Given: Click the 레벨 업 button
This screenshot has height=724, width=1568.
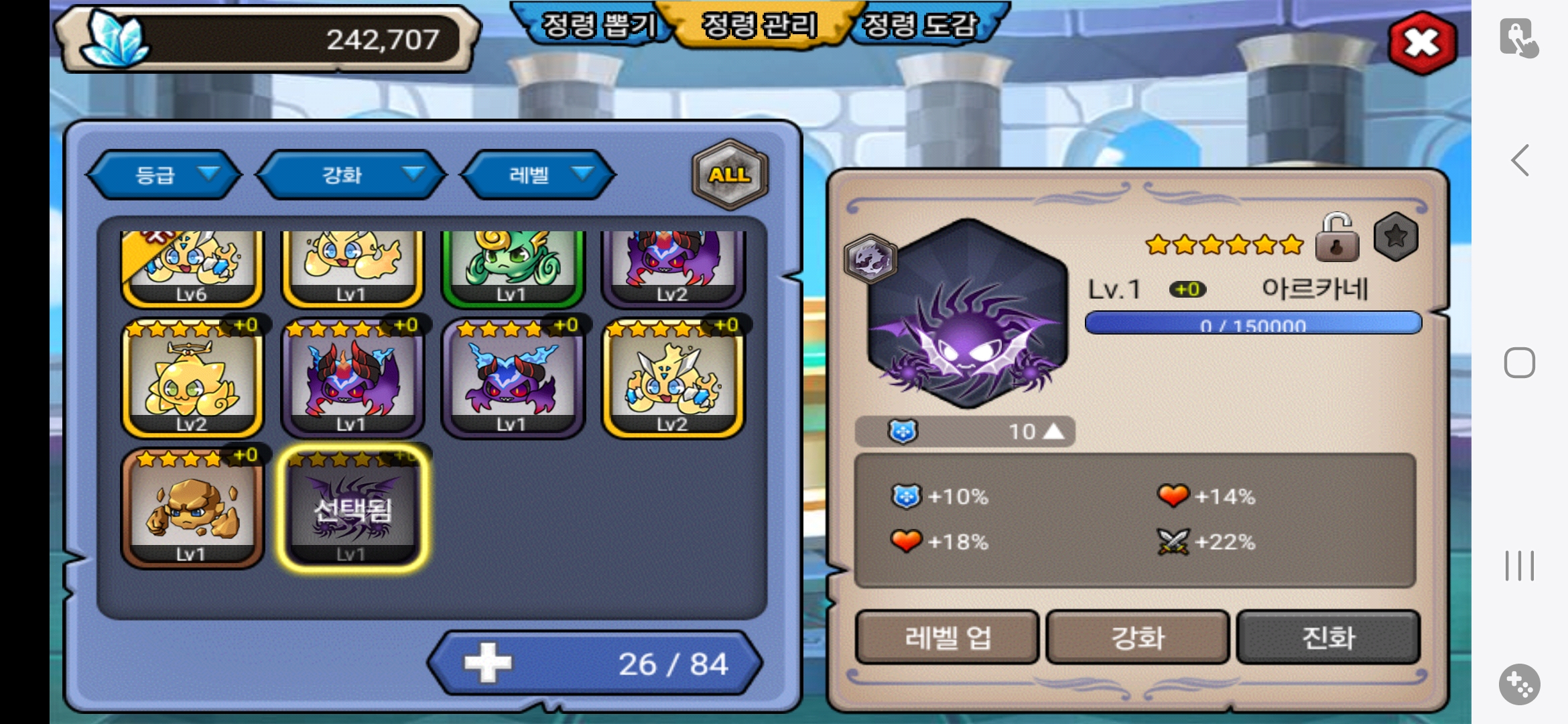Looking at the screenshot, I should [947, 637].
